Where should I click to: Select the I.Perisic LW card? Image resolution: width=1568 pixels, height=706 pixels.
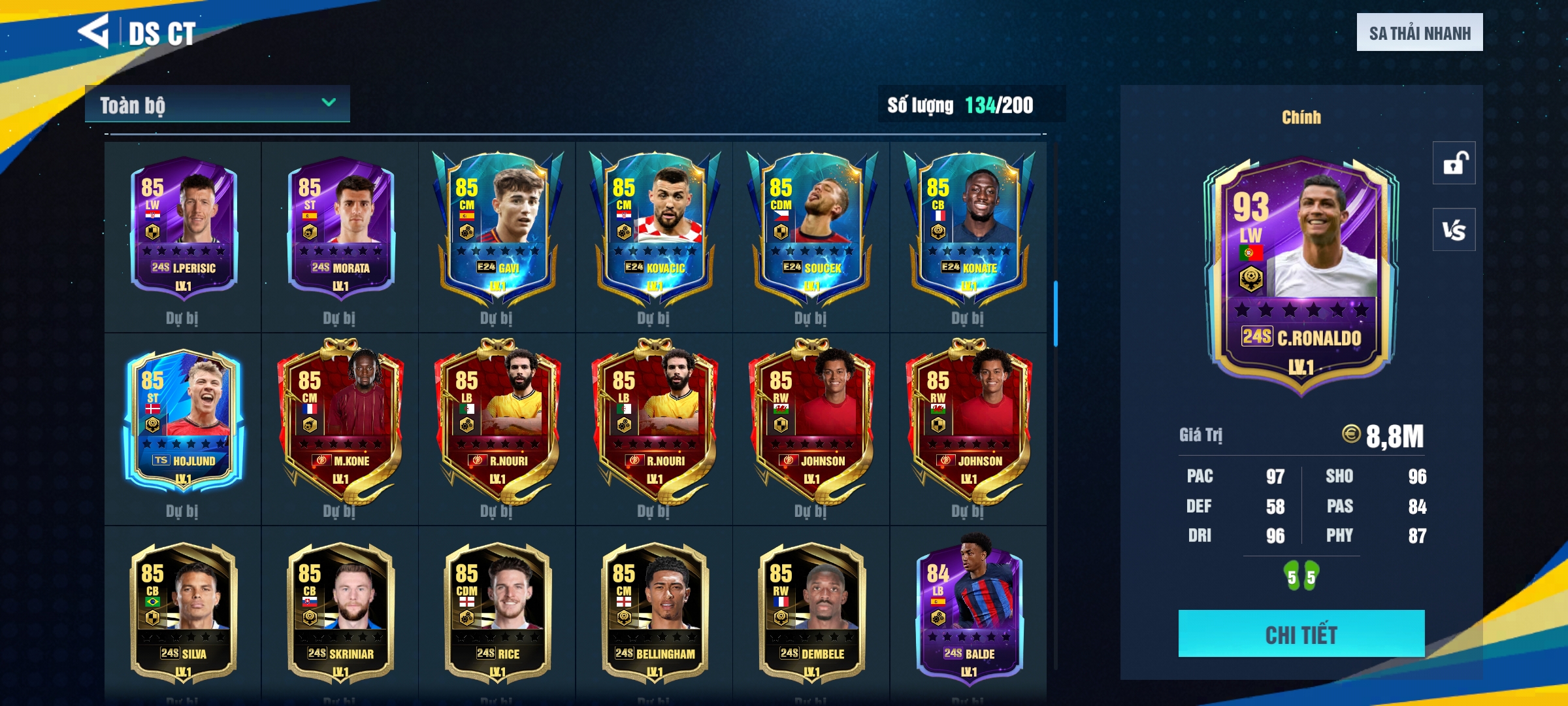point(184,229)
